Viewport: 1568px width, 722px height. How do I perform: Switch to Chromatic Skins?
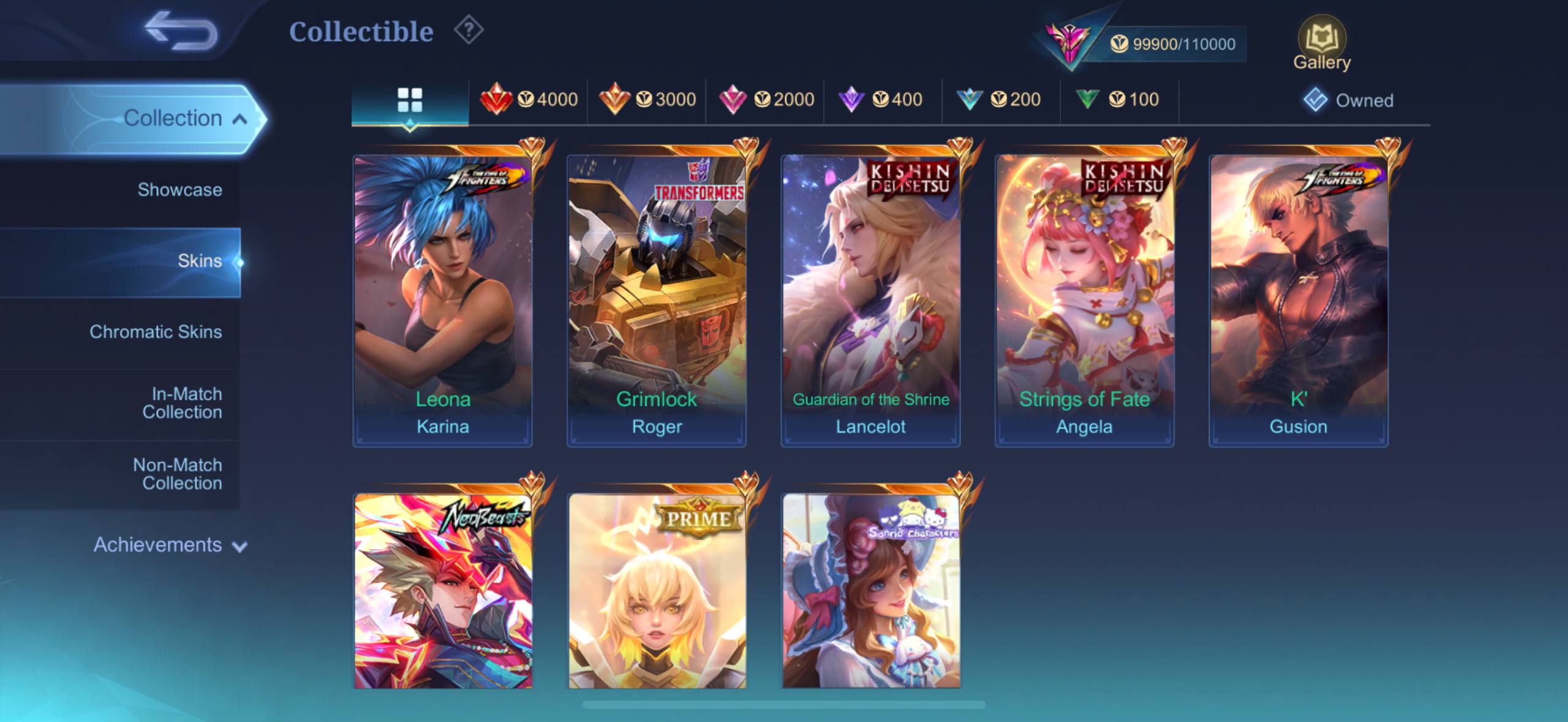click(x=156, y=332)
